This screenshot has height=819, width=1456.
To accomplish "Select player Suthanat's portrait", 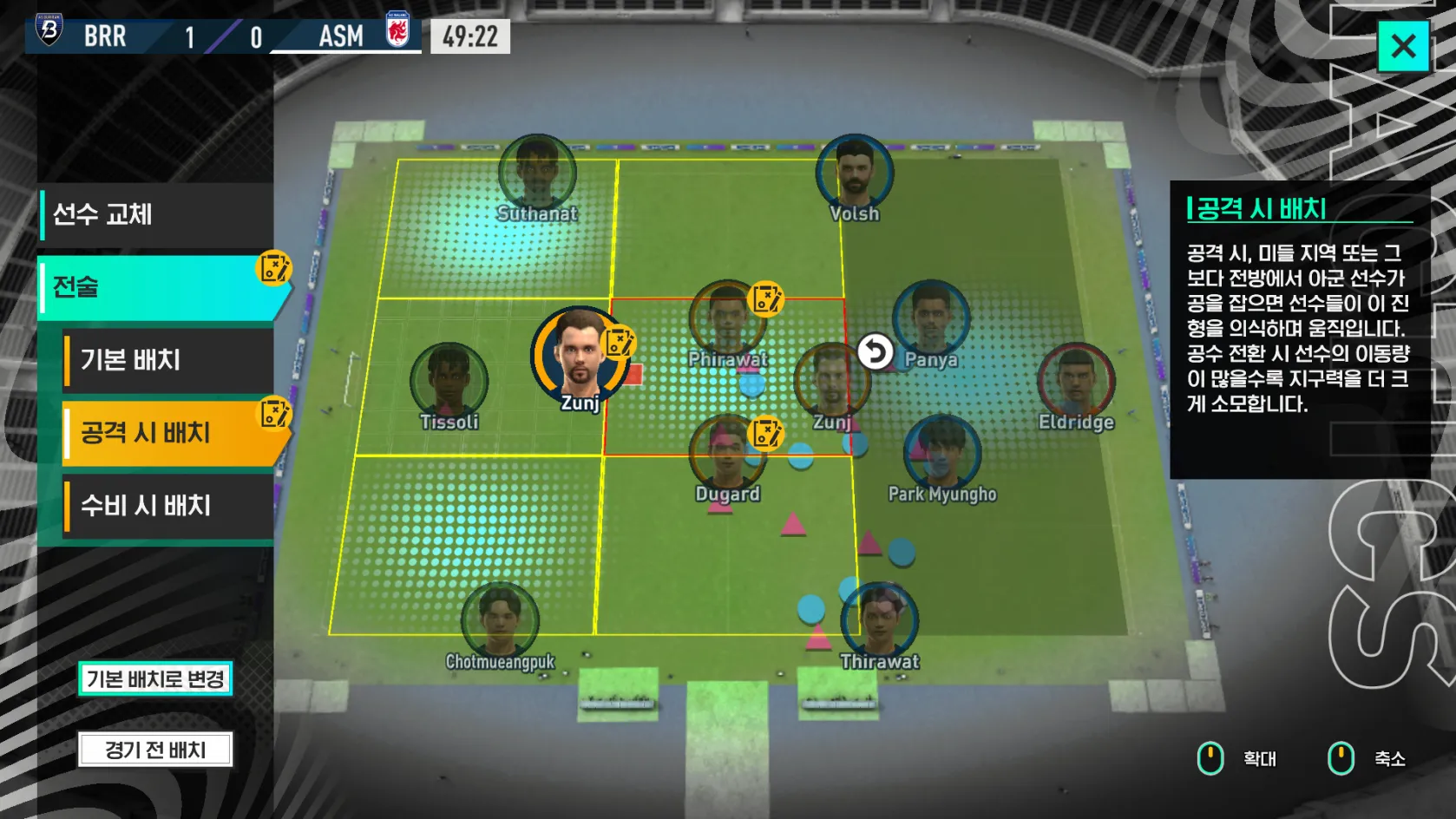I will pyautogui.click(x=537, y=173).
